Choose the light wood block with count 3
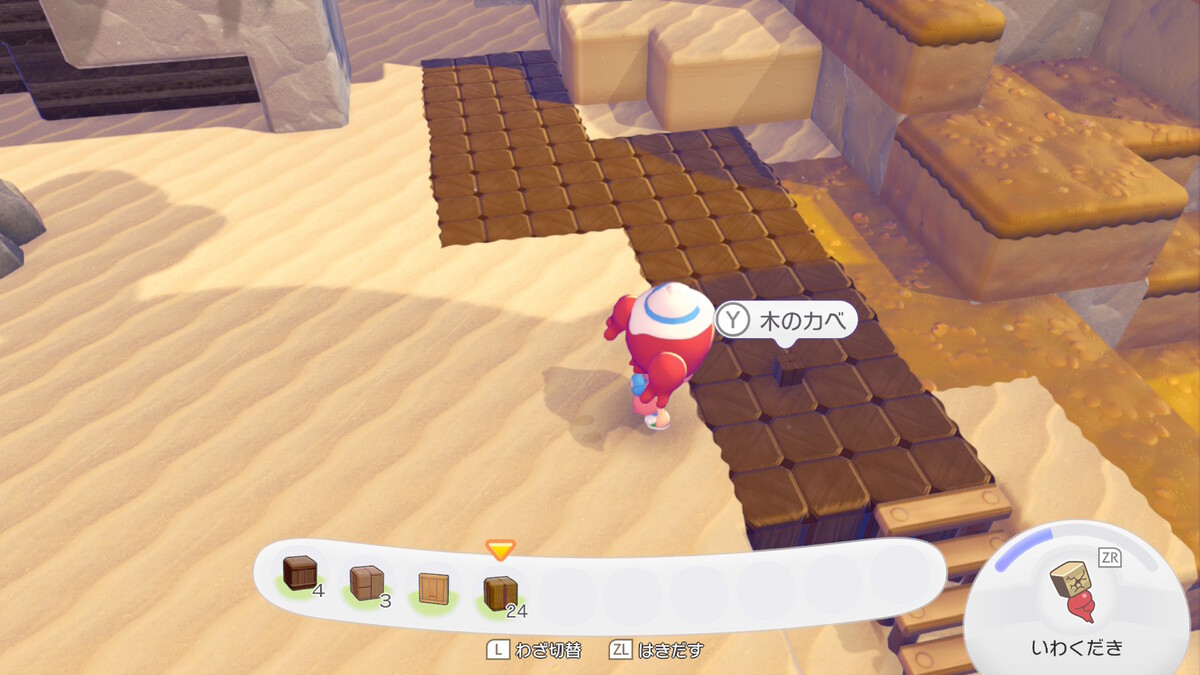 (366, 582)
